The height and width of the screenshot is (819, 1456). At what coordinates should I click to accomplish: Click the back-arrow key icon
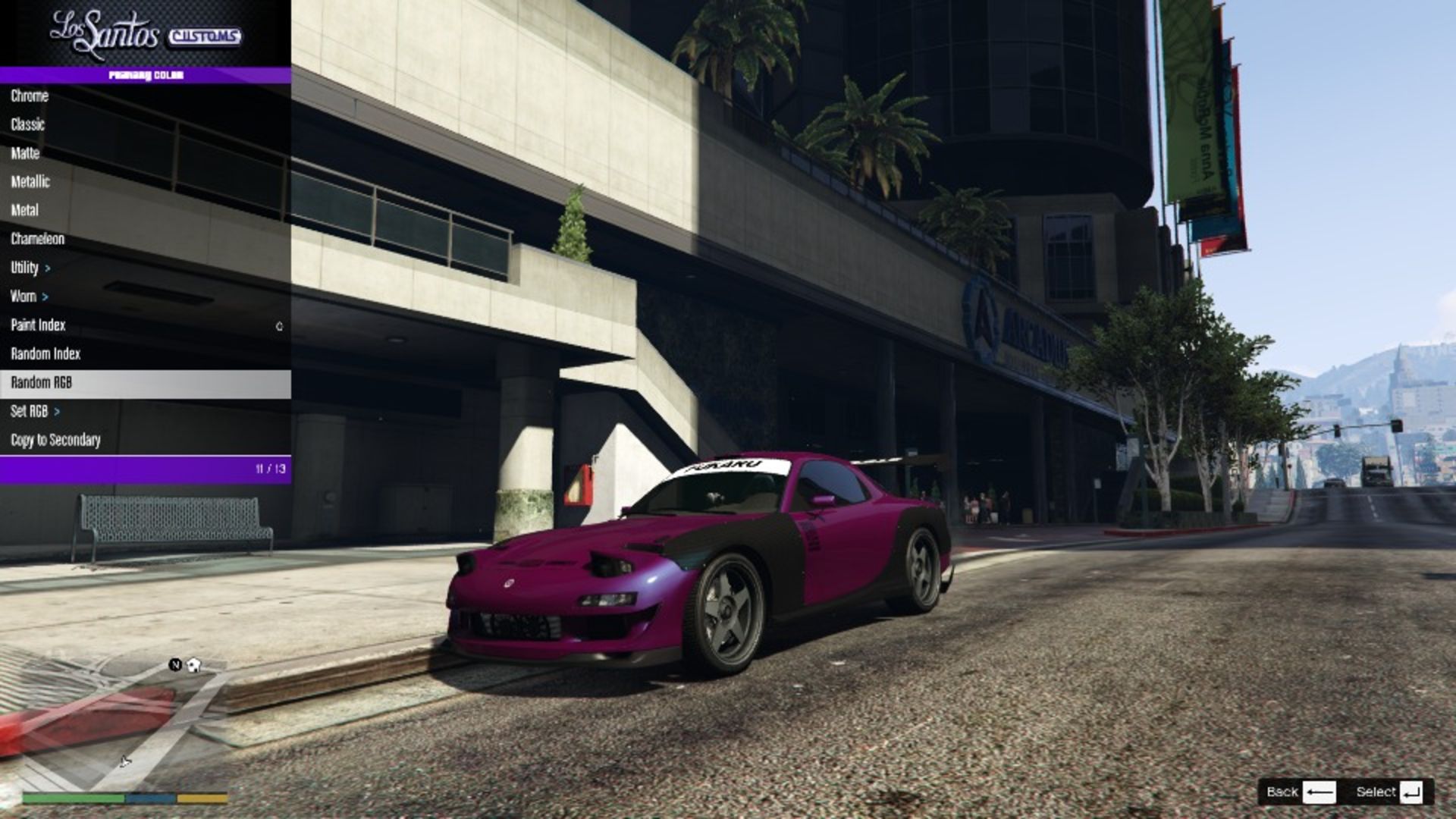point(1319,791)
